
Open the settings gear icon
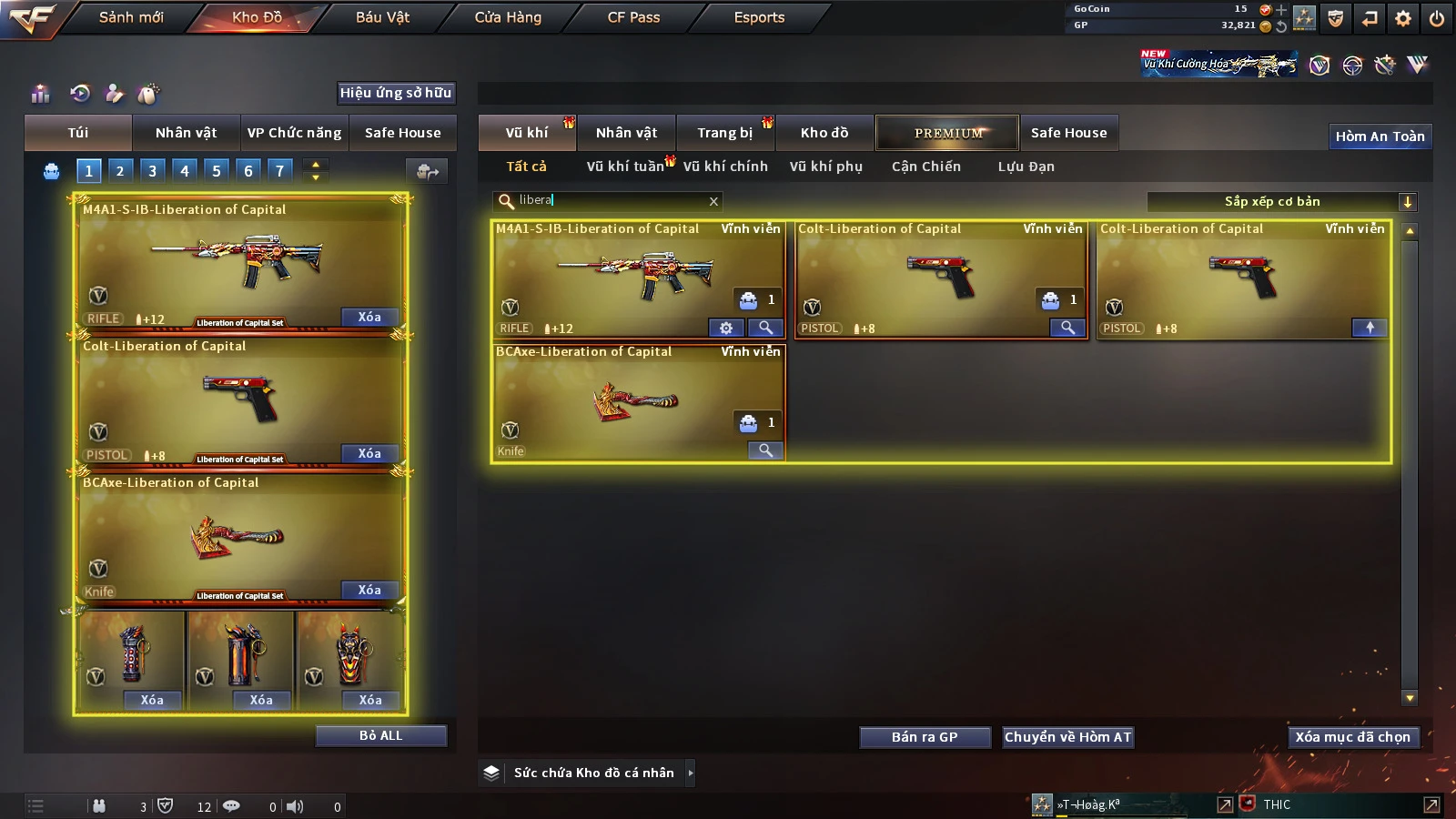pos(1403,18)
